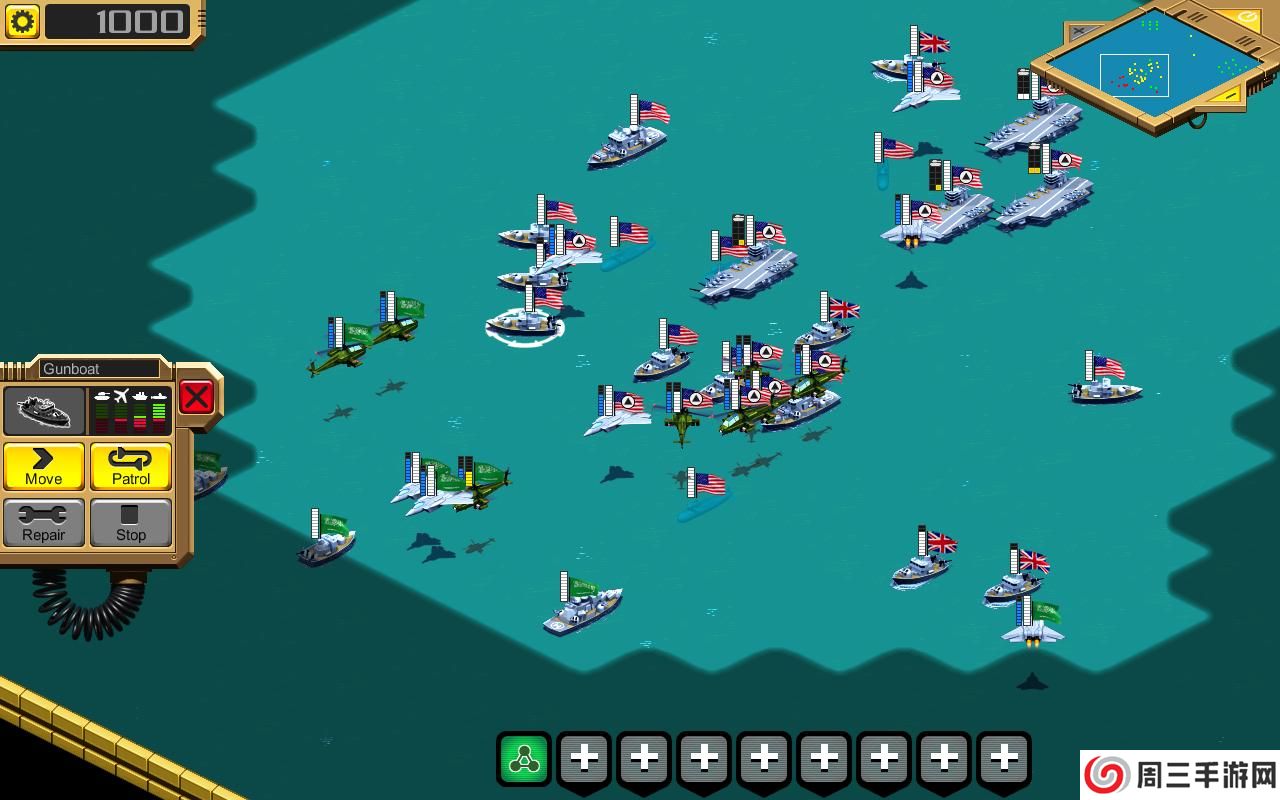Close the Gunboat unit panel
The height and width of the screenshot is (800, 1280).
coord(196,397)
